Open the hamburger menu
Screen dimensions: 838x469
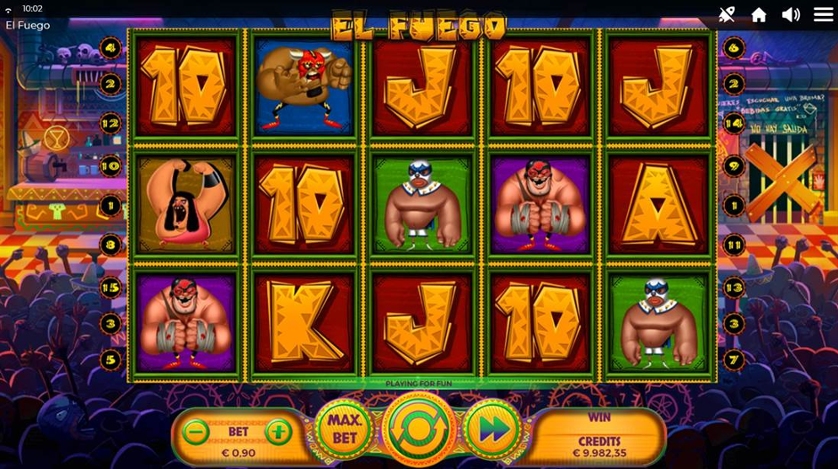click(823, 15)
